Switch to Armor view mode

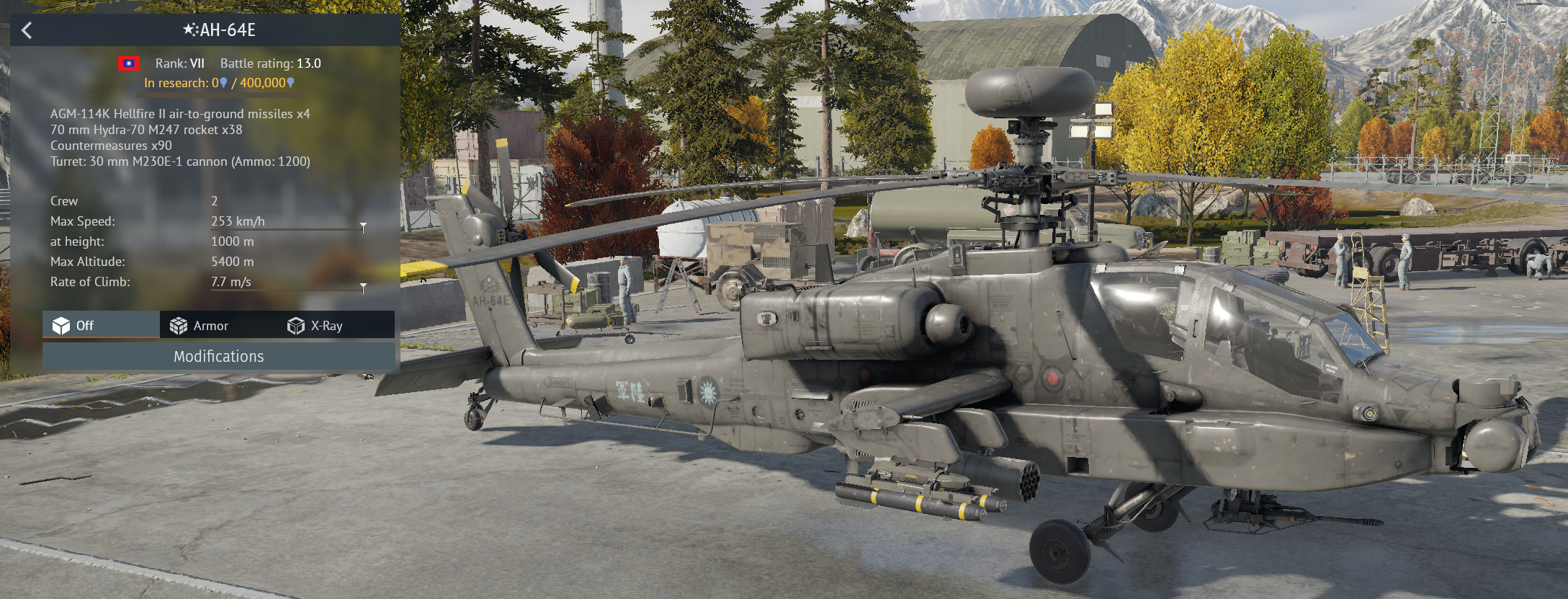200,326
